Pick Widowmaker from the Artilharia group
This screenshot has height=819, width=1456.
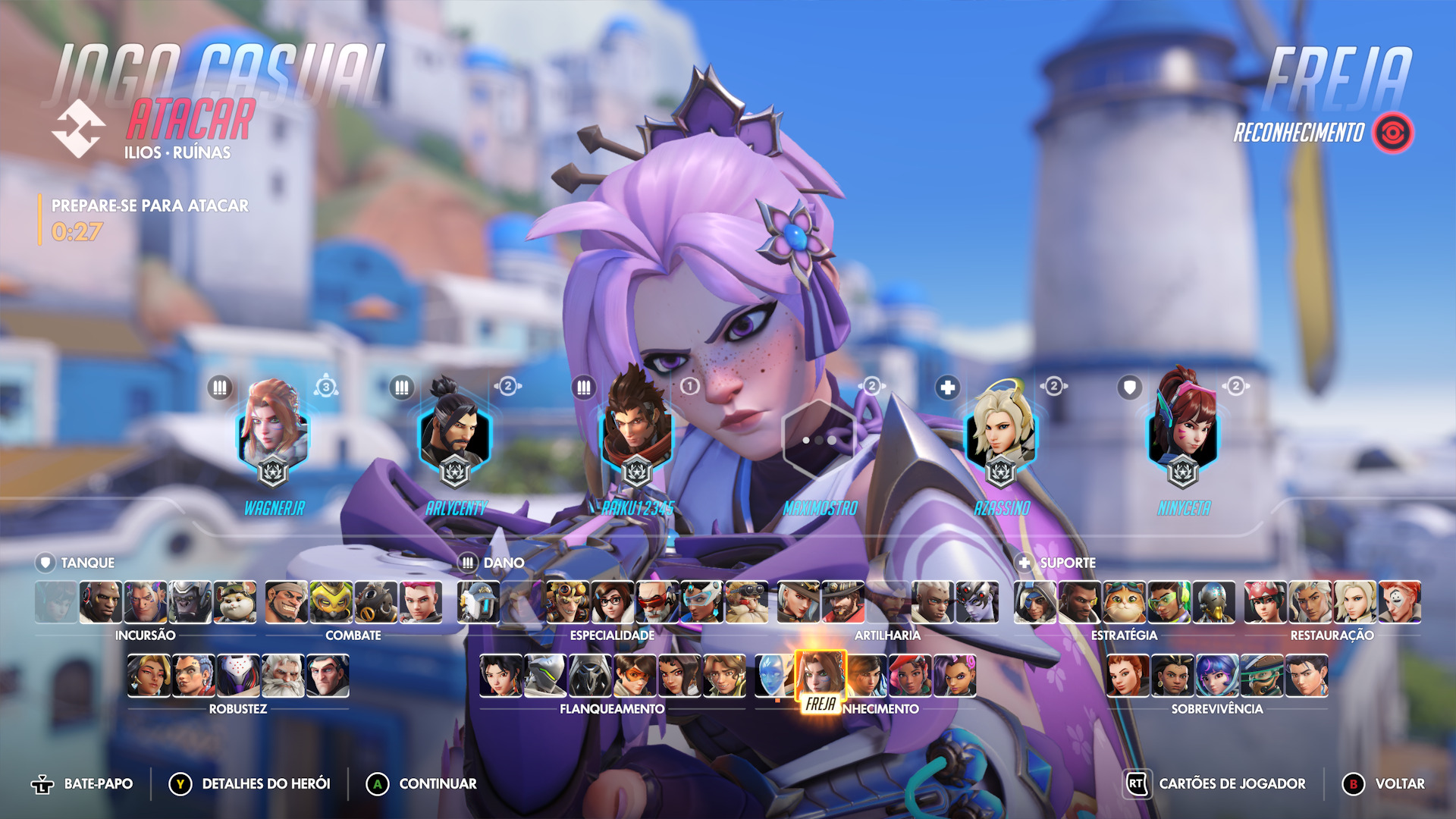977,603
